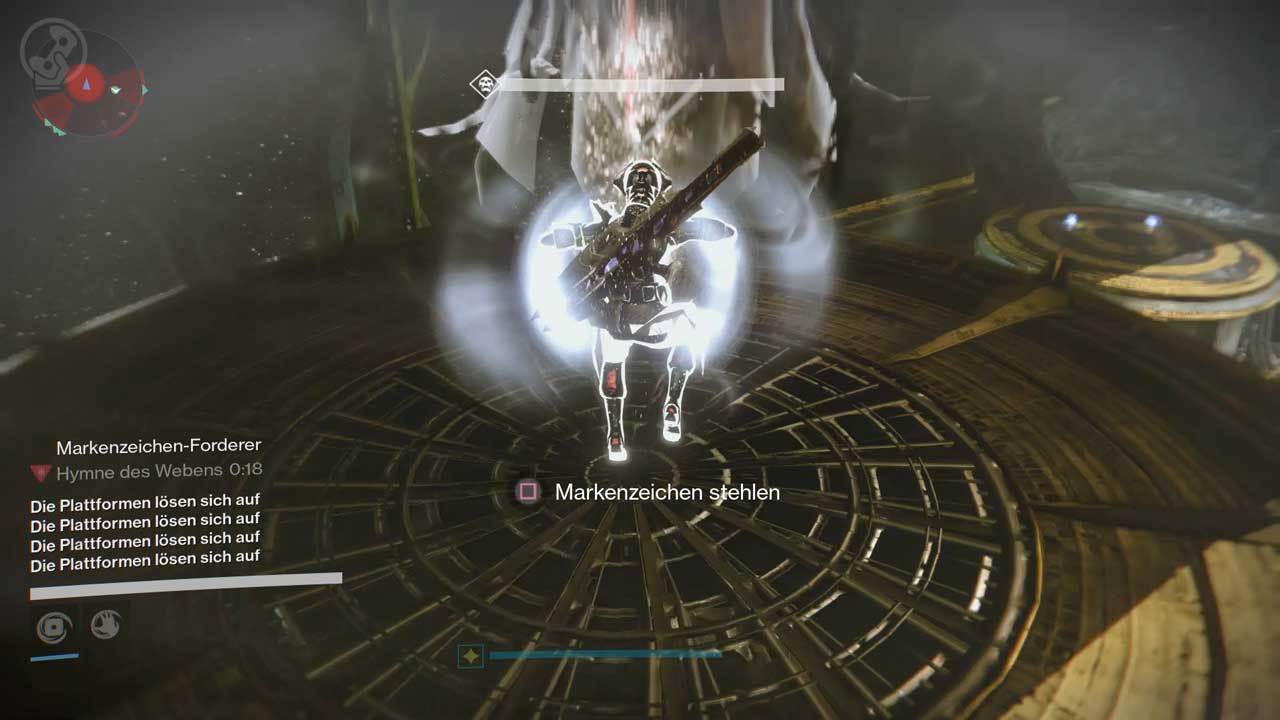This screenshot has width=1280, height=720.
Task: Activate the hand-shaped melee ability icon
Action: pos(105,626)
